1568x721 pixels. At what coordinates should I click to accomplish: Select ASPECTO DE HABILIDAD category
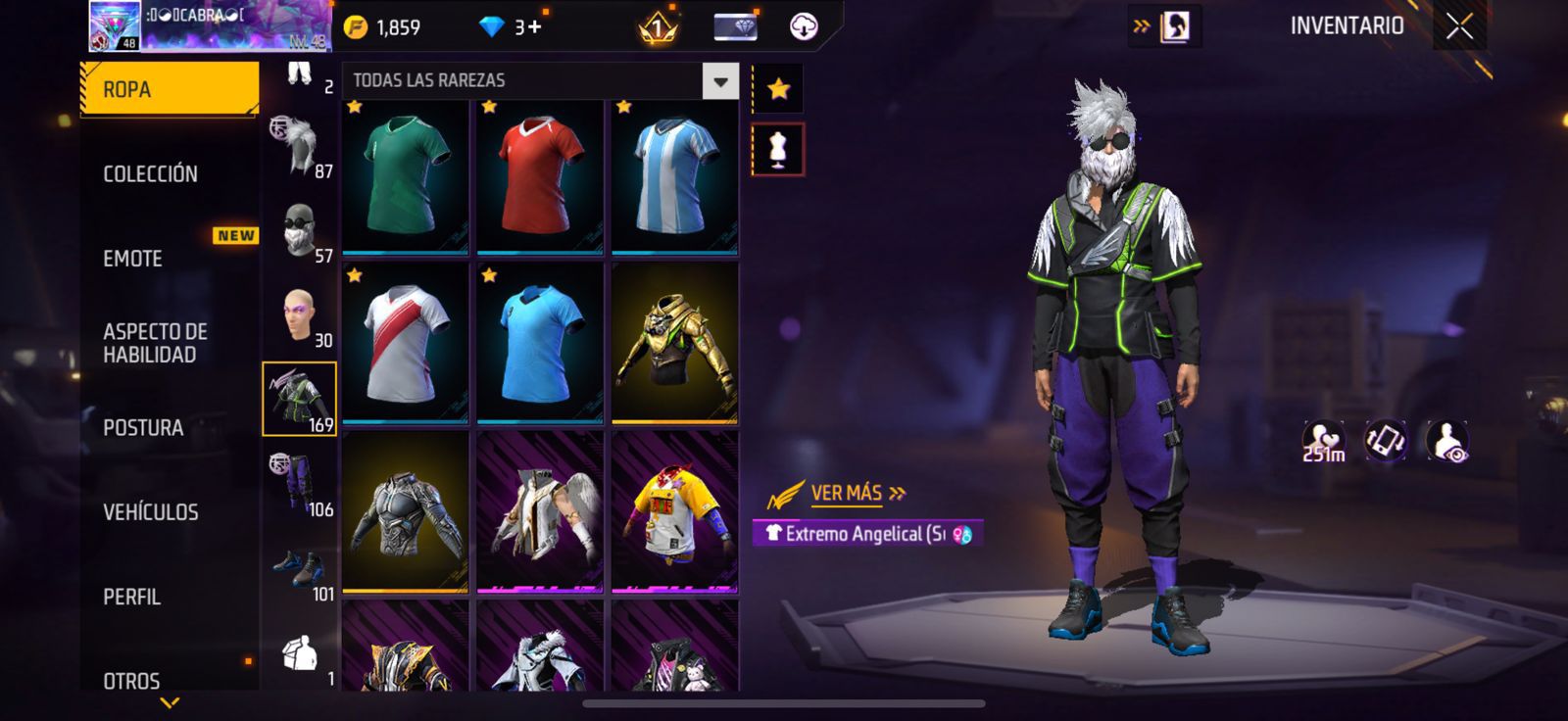155,343
